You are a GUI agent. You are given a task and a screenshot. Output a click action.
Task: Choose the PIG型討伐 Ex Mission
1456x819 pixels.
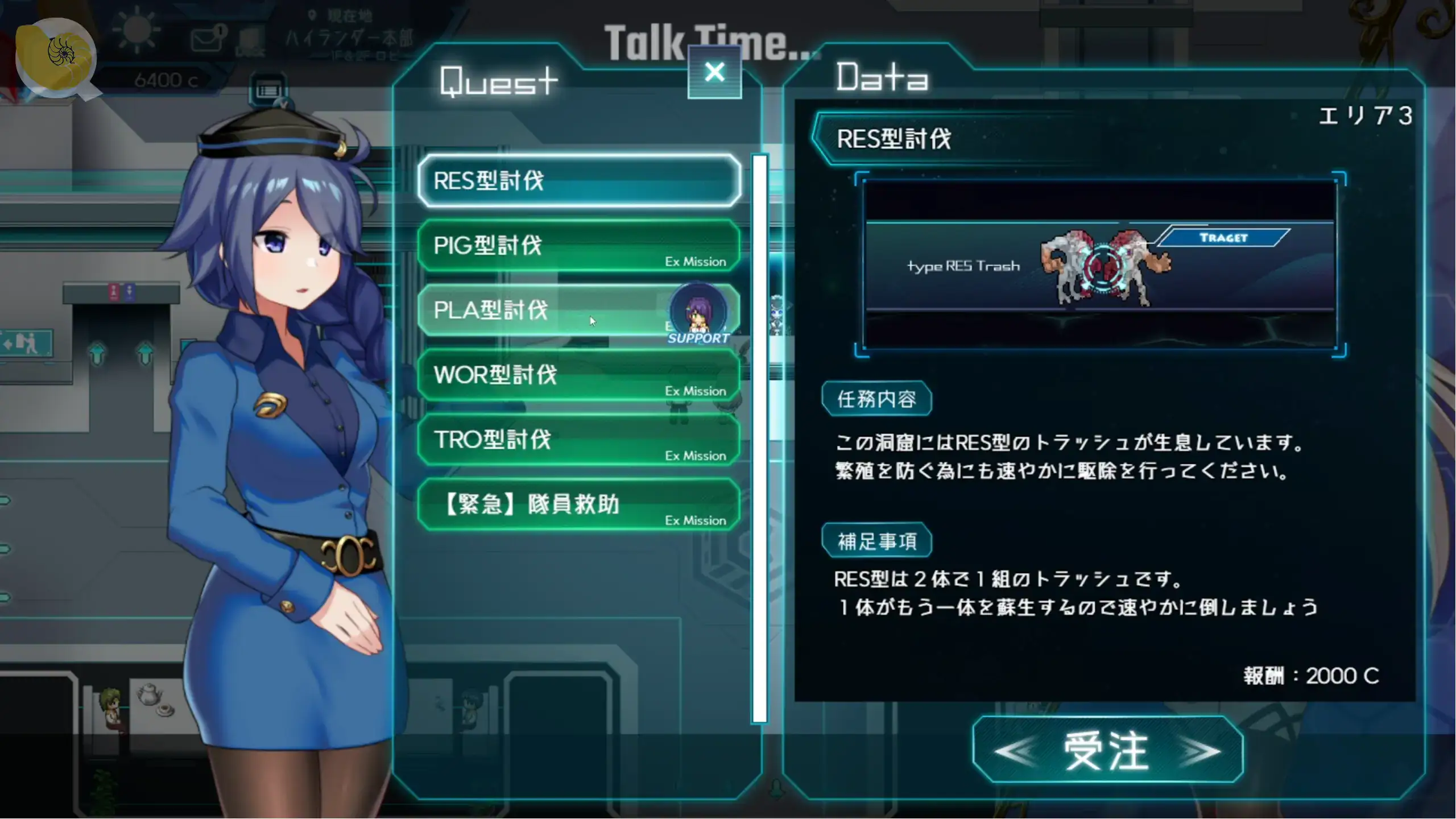click(578, 246)
